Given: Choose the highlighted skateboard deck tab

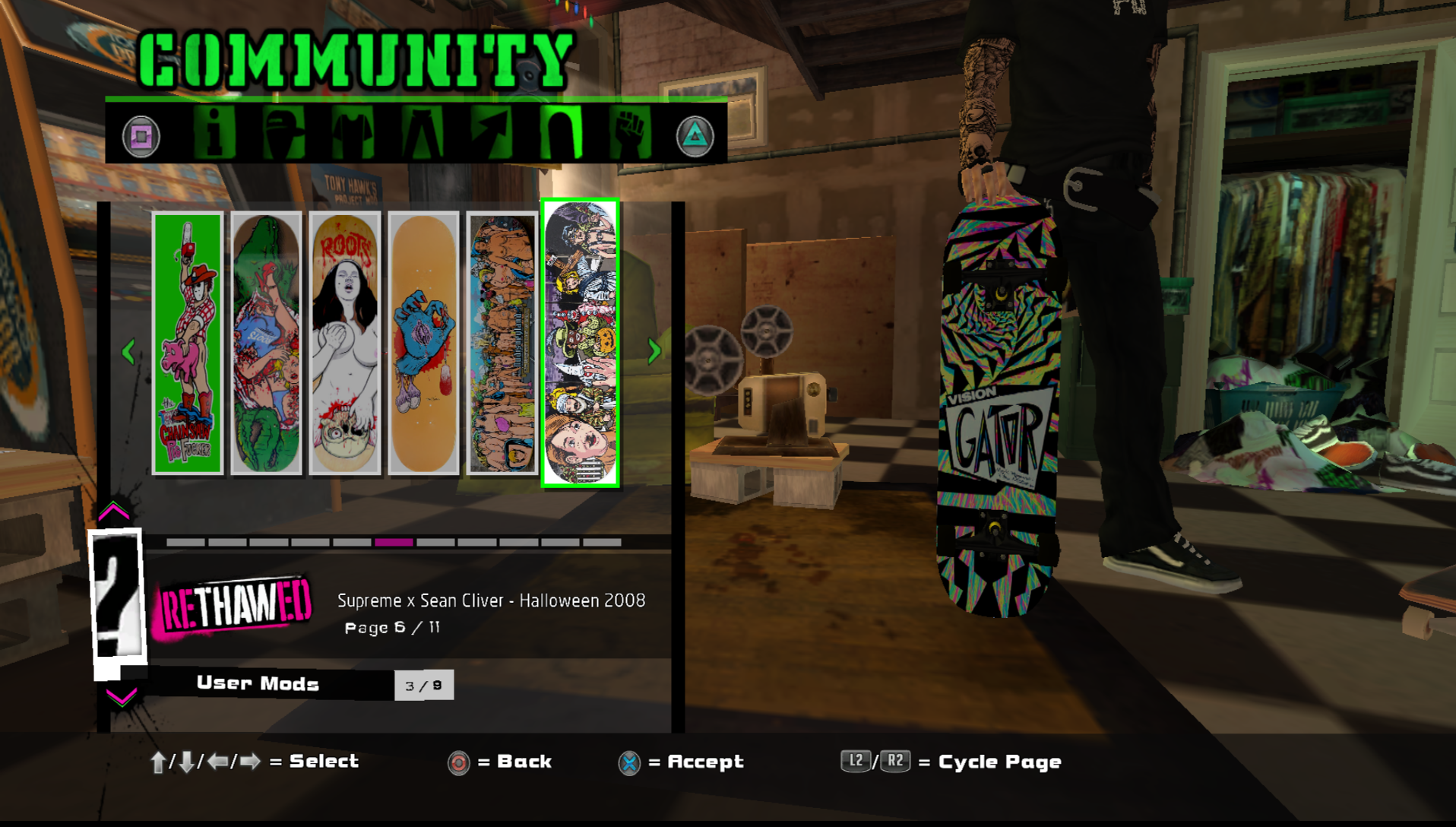Looking at the screenshot, I should (x=561, y=134).
